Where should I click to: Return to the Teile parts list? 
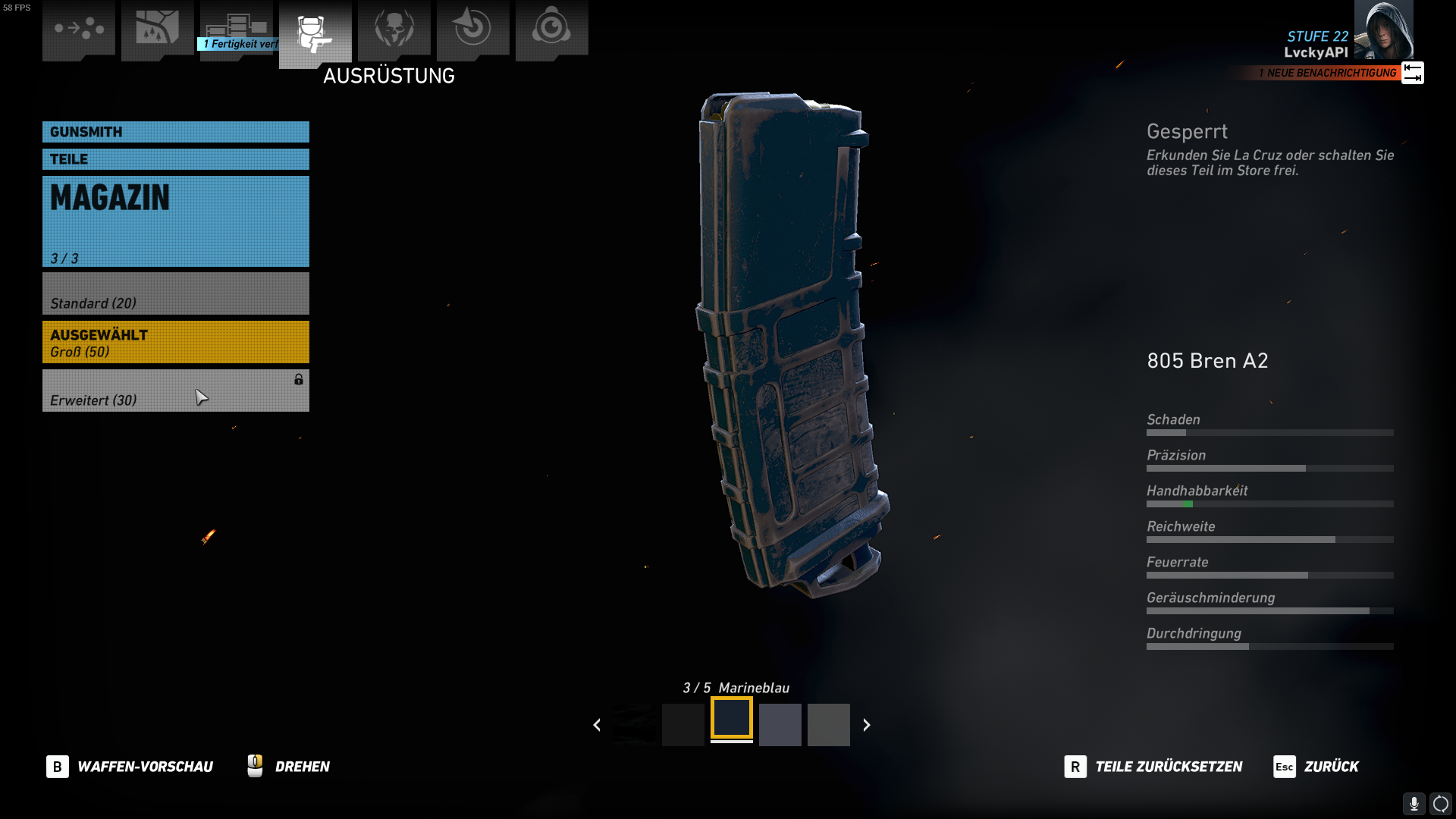click(x=175, y=159)
